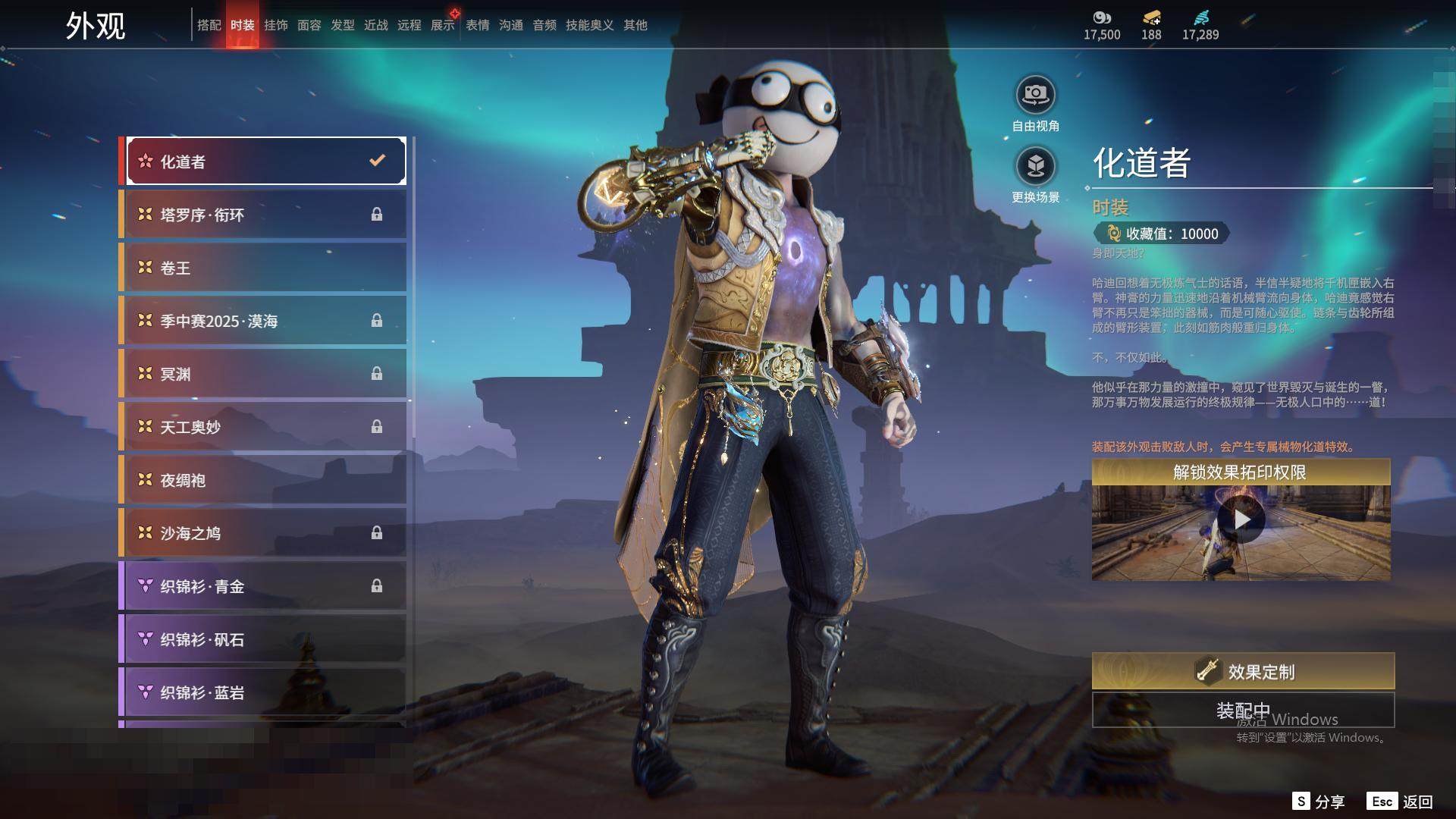
Task: Pick the 季中赛2025·漠海 outfit
Action: [x=263, y=321]
